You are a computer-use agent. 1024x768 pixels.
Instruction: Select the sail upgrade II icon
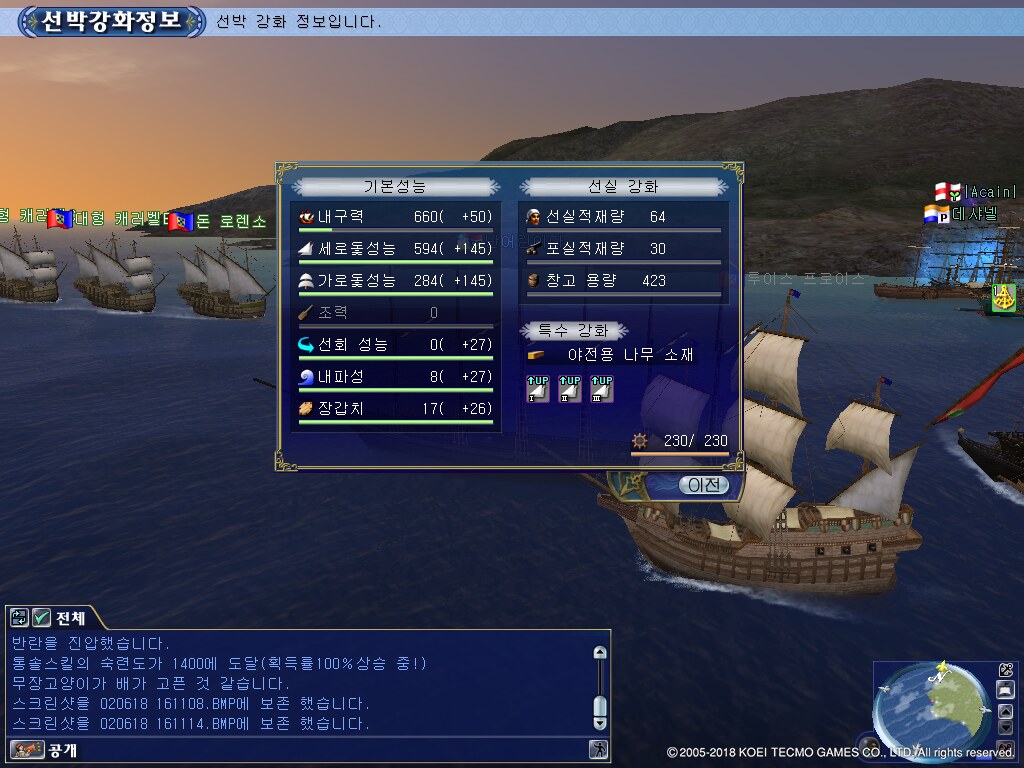coord(570,388)
